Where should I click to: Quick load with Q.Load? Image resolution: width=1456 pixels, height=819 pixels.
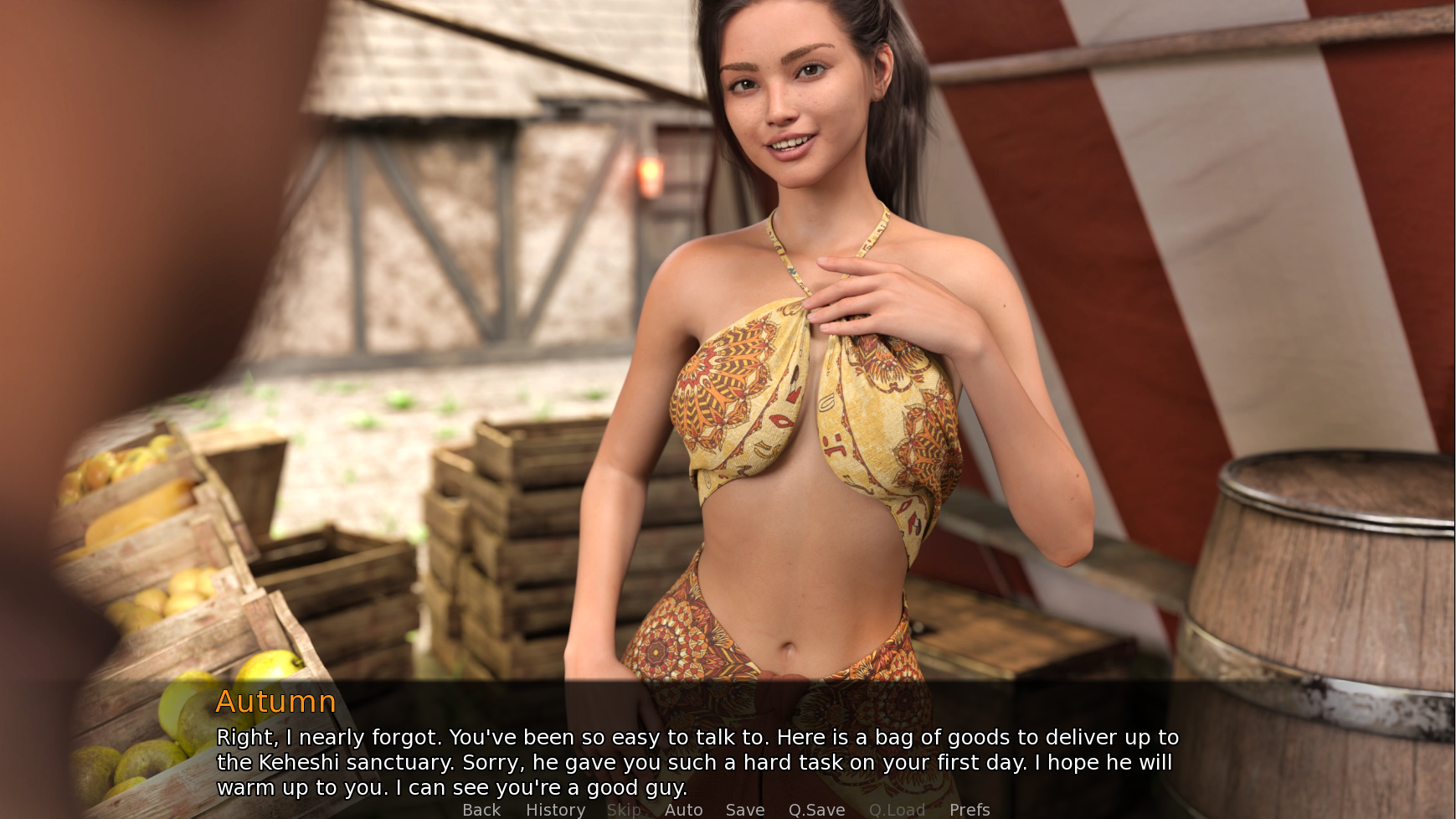pos(897,809)
